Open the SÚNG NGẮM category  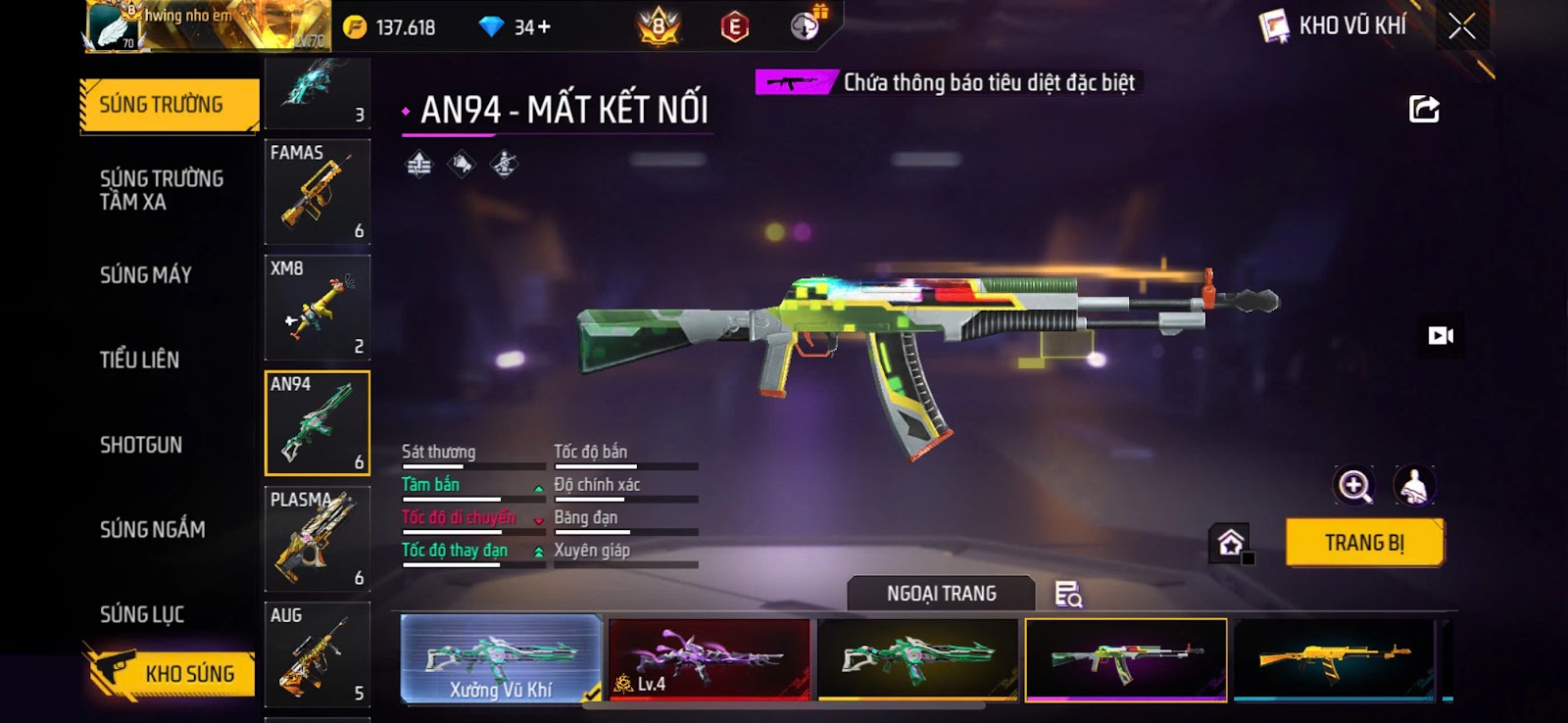[x=153, y=530]
